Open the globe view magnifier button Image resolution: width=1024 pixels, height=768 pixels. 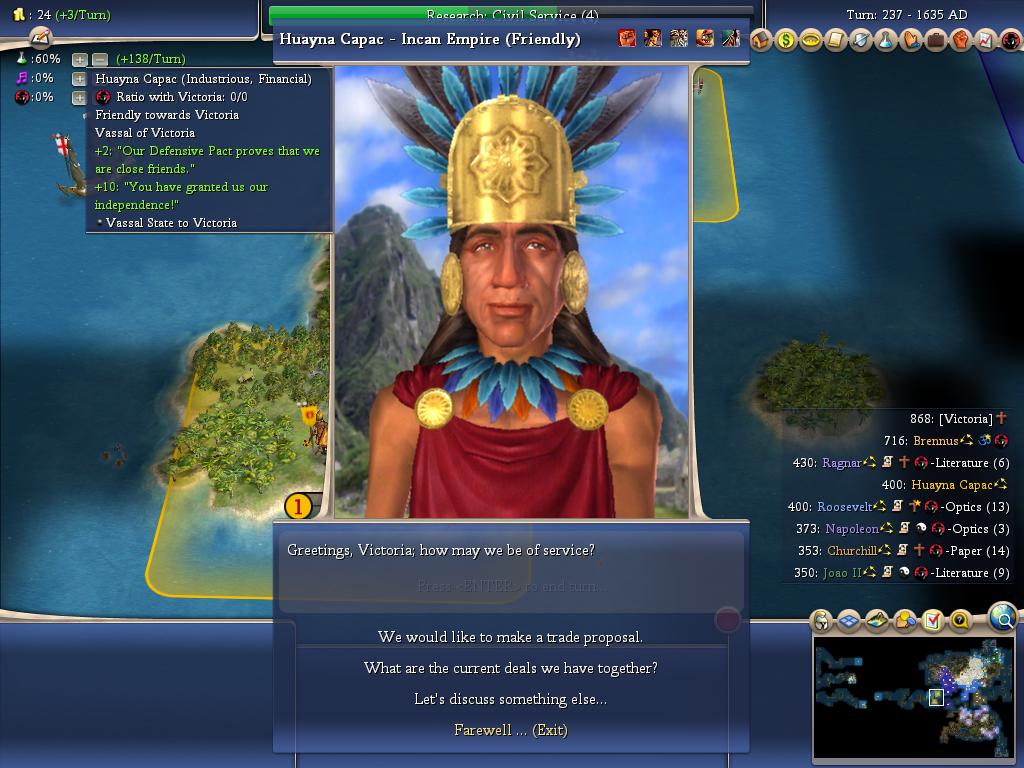click(1002, 619)
